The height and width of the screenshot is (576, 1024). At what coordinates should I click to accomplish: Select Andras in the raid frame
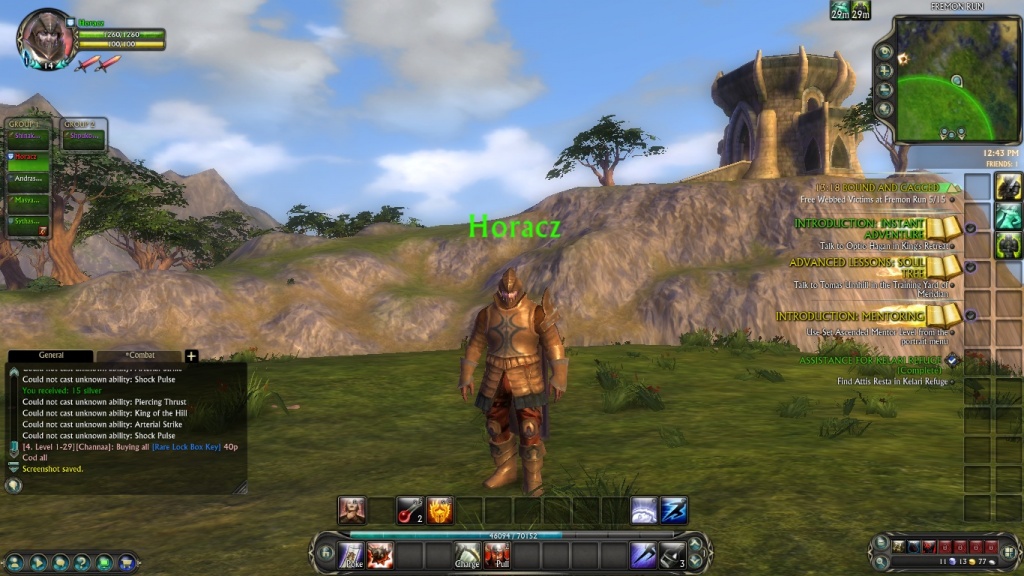pos(28,179)
